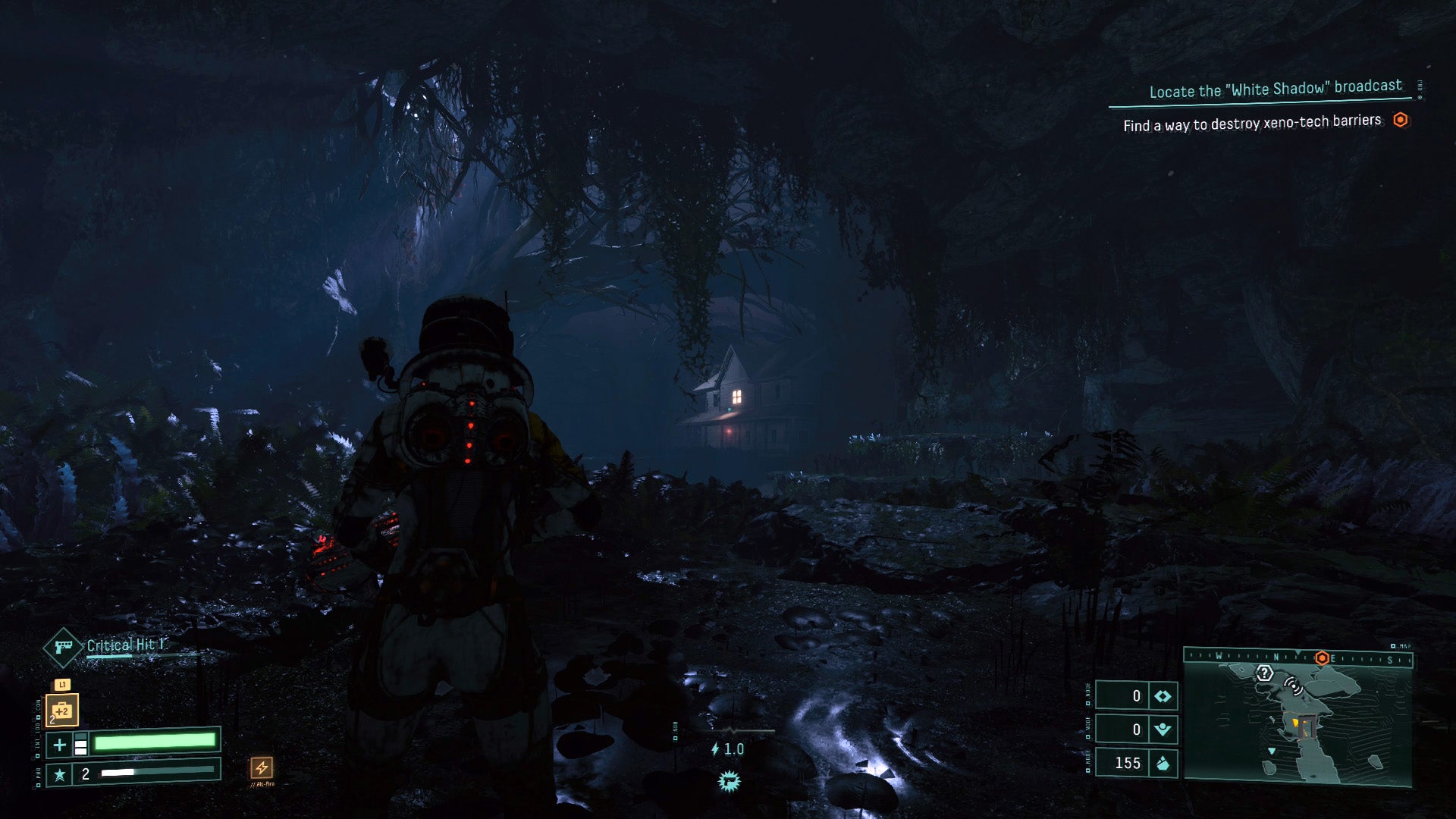Click the star proficiency level icon
Viewport: 1456px width, 819px height.
pos(59,774)
